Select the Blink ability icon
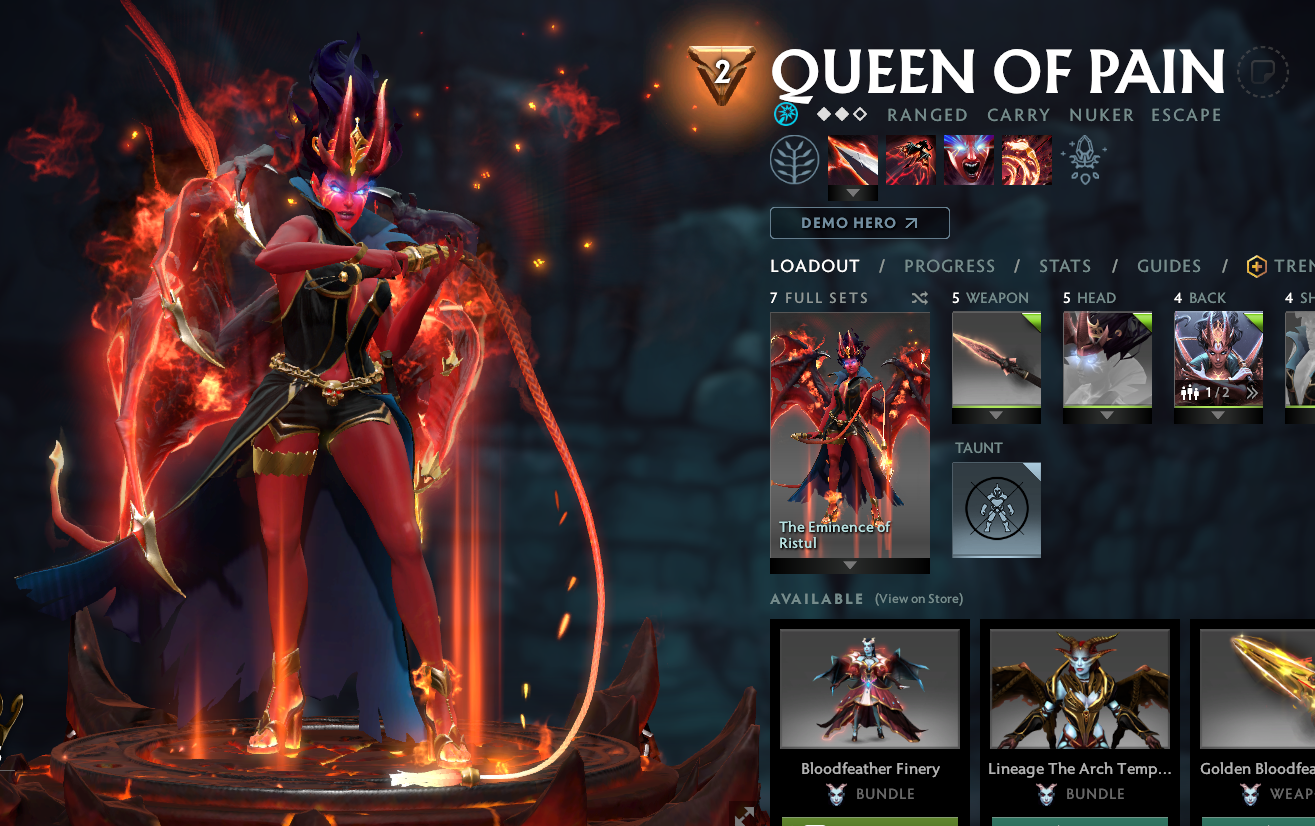The image size is (1315, 826). 910,160
